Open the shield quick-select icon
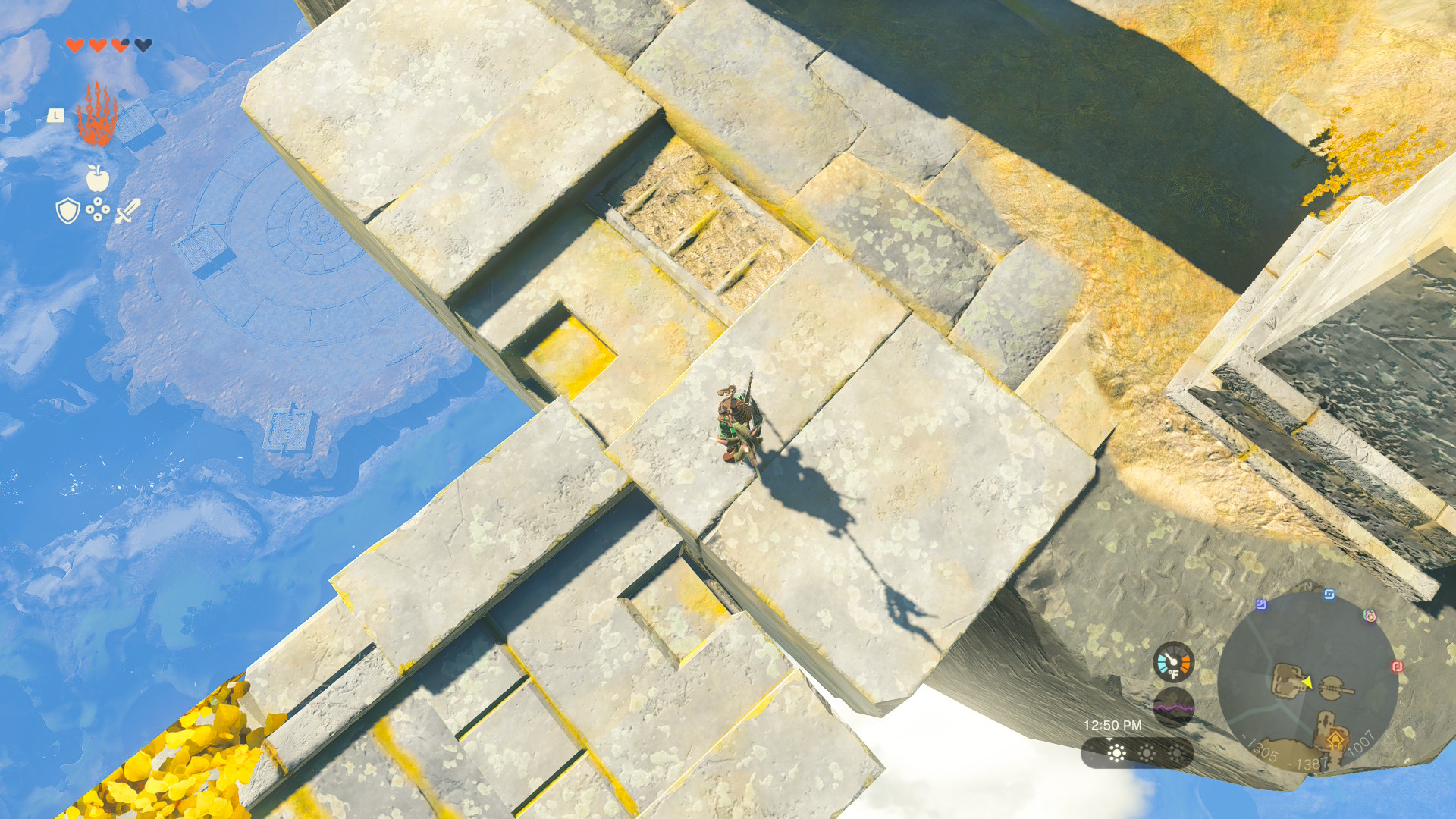Image resolution: width=1456 pixels, height=819 pixels. tap(68, 211)
